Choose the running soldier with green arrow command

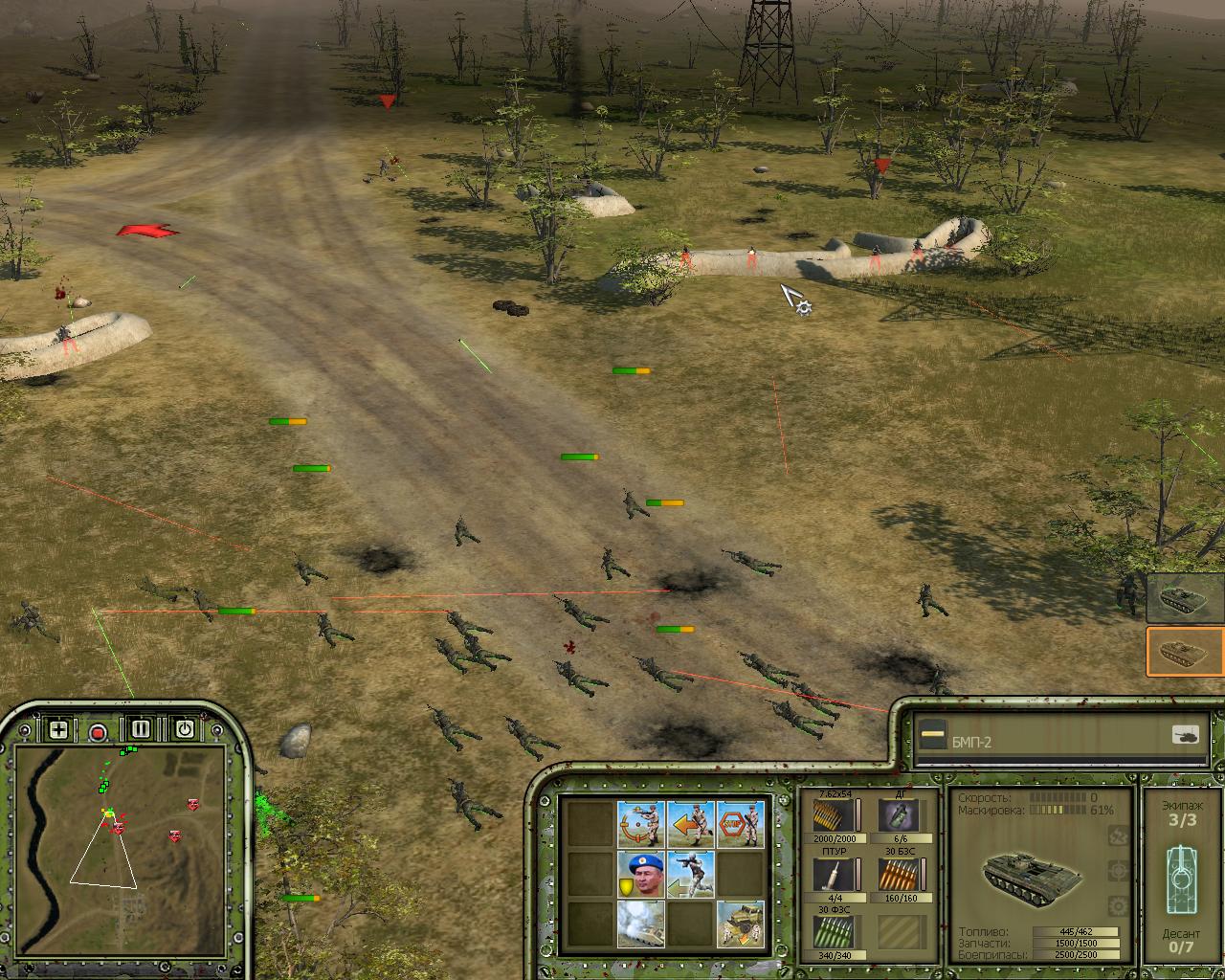click(691, 874)
